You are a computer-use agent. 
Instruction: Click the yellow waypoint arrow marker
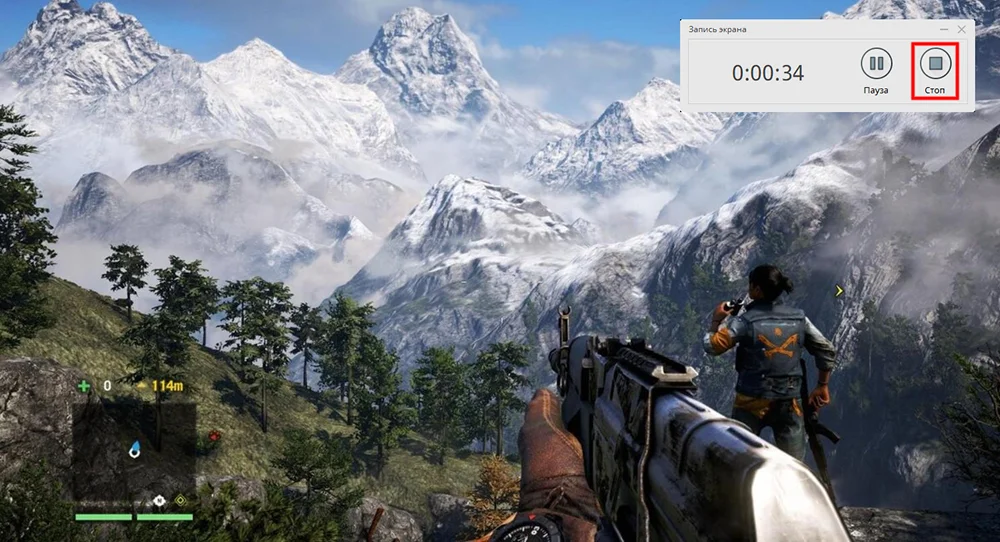click(x=839, y=291)
